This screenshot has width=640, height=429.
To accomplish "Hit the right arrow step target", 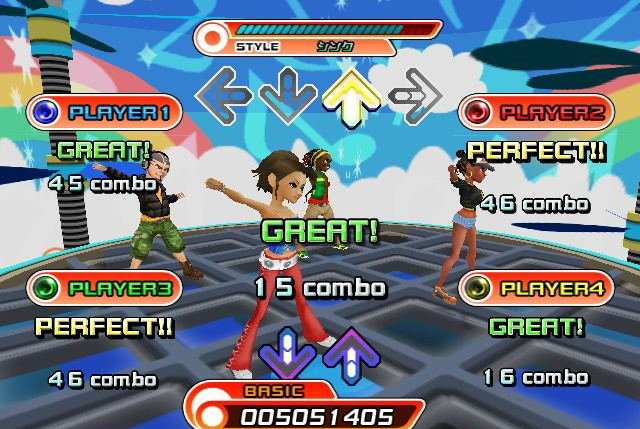I will [416, 96].
